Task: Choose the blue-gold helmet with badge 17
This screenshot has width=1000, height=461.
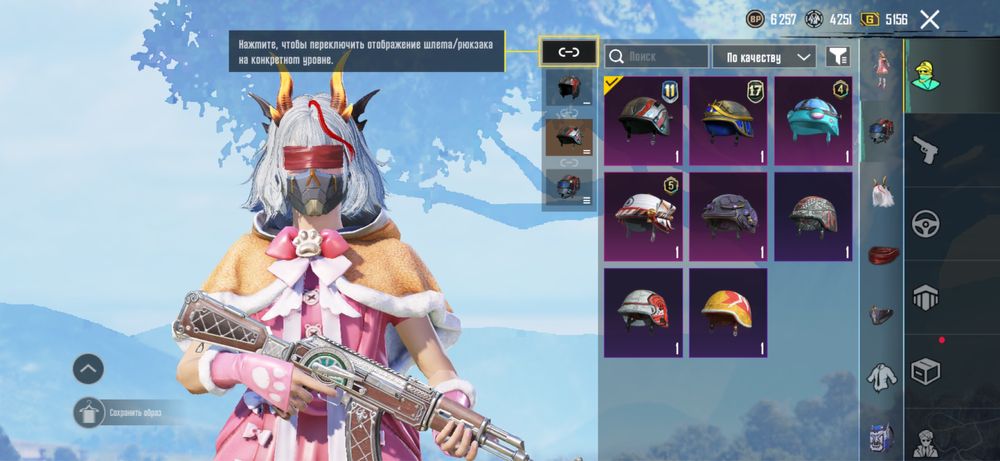Action: tap(728, 121)
